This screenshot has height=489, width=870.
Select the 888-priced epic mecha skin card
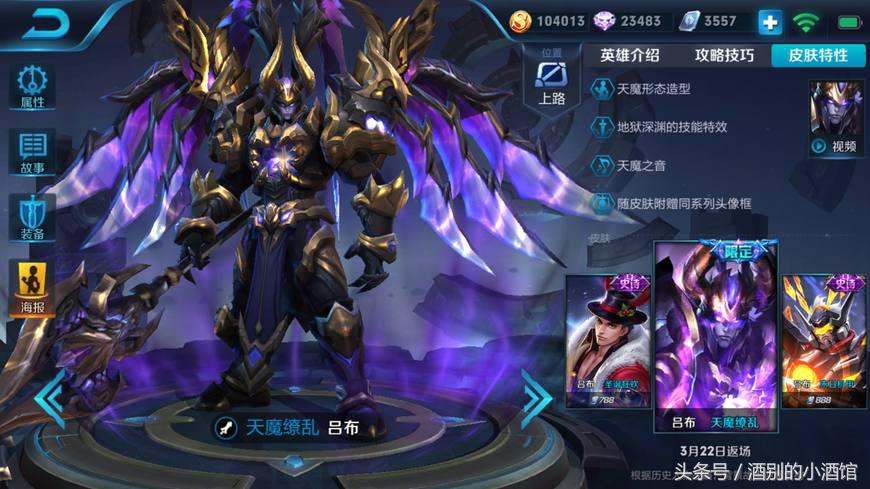(x=824, y=340)
